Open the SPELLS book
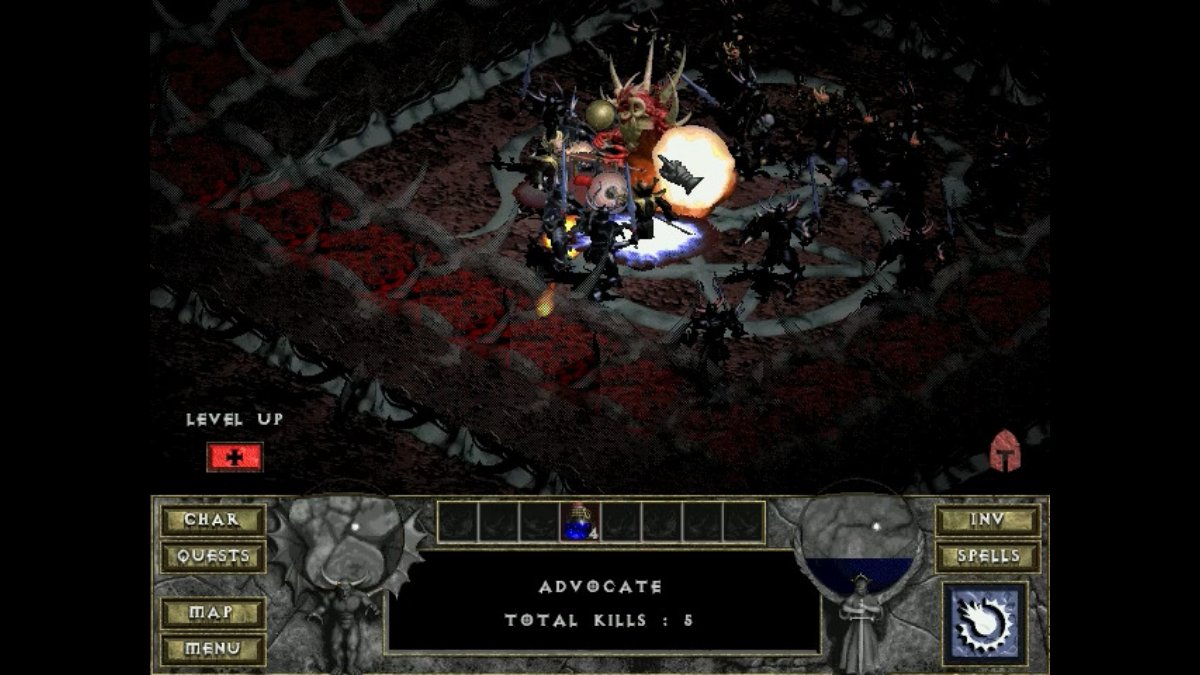This screenshot has height=675, width=1200. pyautogui.click(x=987, y=556)
